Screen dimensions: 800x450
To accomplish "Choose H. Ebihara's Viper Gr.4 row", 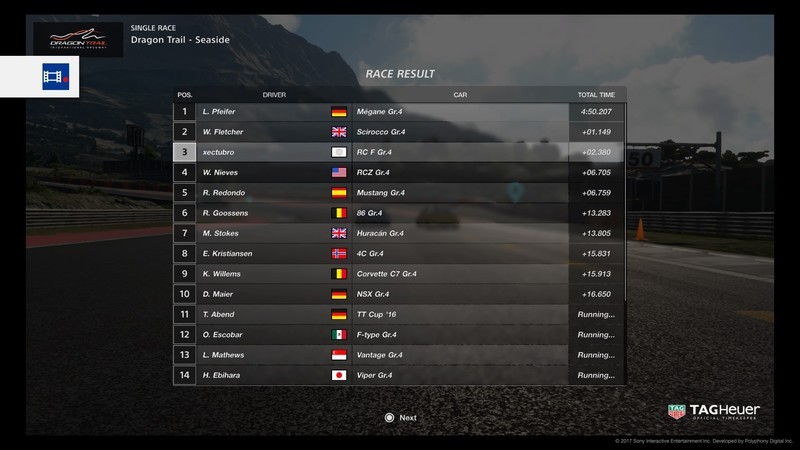I will pyautogui.click(x=400, y=375).
